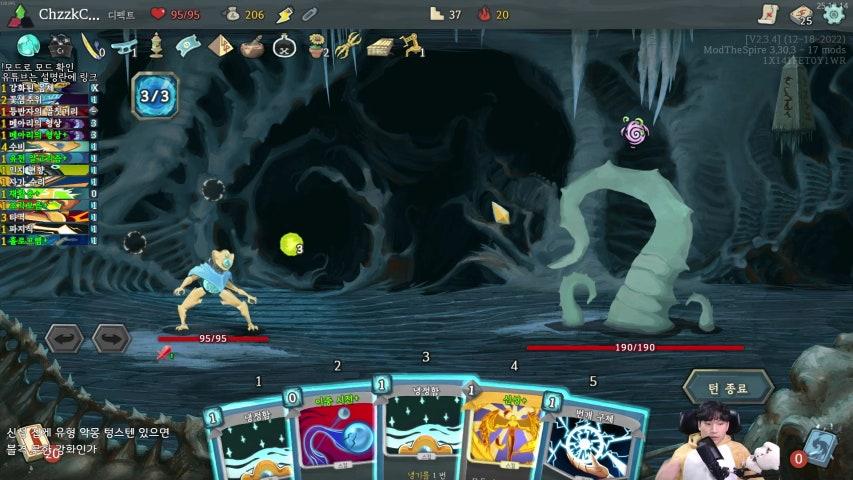Inspect the mortar bowl relic

pos(252,46)
